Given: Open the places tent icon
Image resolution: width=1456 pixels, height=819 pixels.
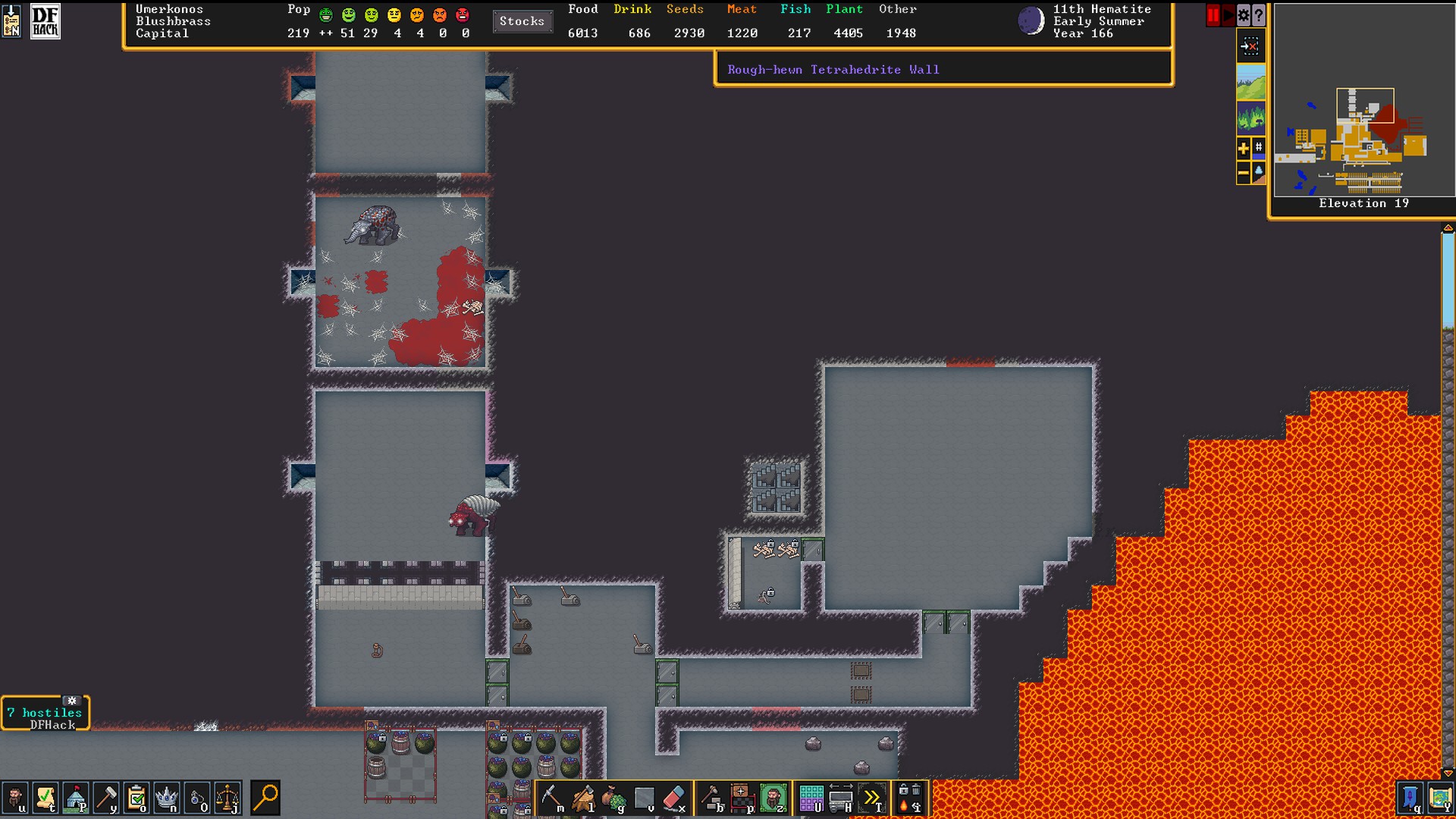Looking at the screenshot, I should tap(76, 798).
